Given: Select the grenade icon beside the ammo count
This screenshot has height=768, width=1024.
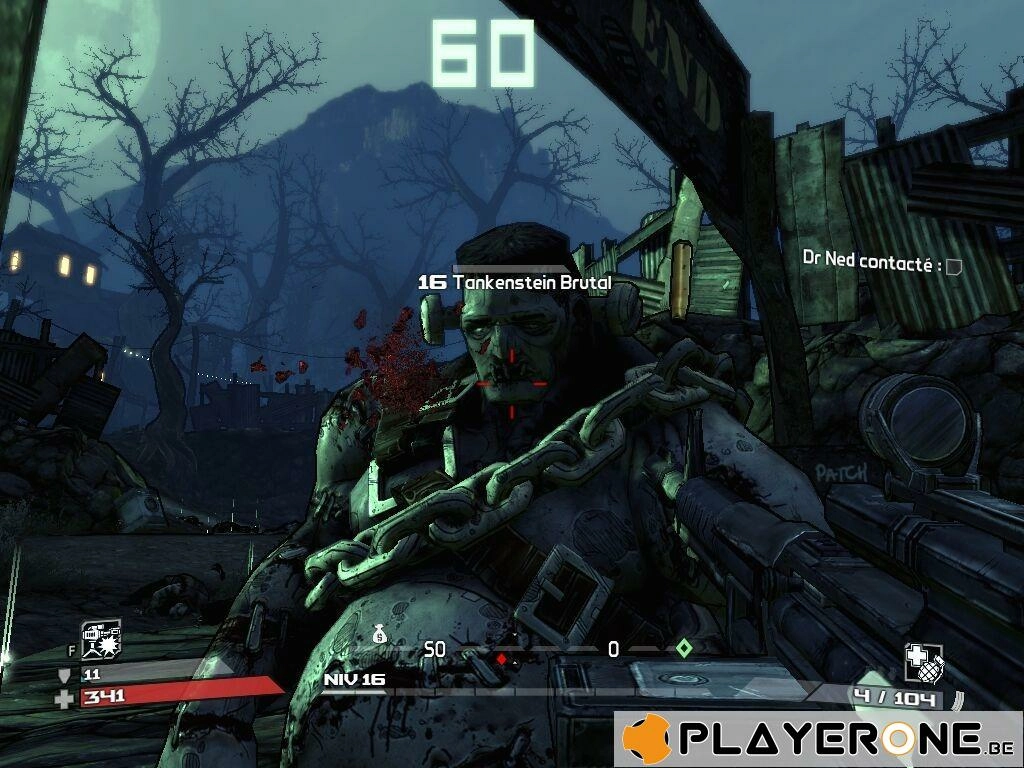Looking at the screenshot, I should point(923,662).
